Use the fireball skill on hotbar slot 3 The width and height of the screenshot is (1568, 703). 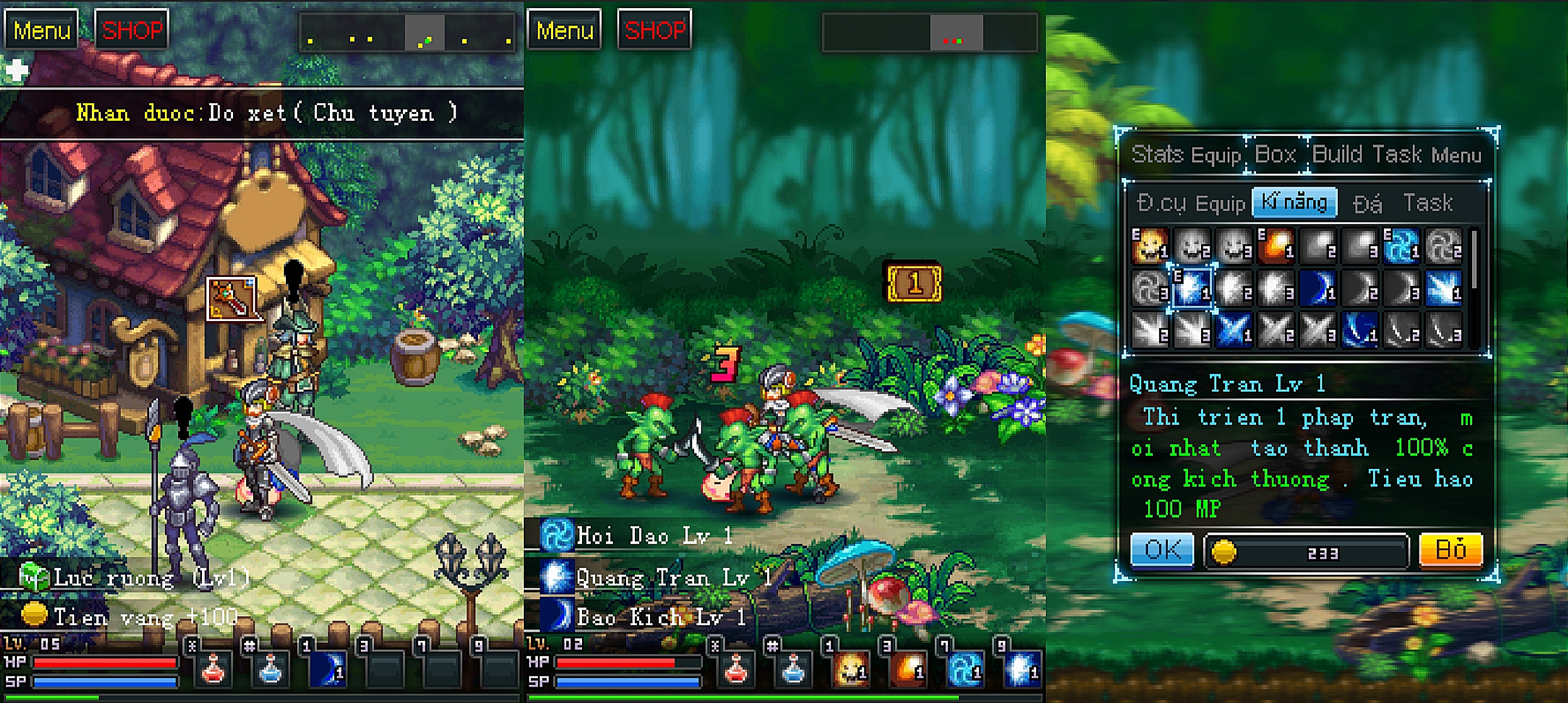pos(908,670)
